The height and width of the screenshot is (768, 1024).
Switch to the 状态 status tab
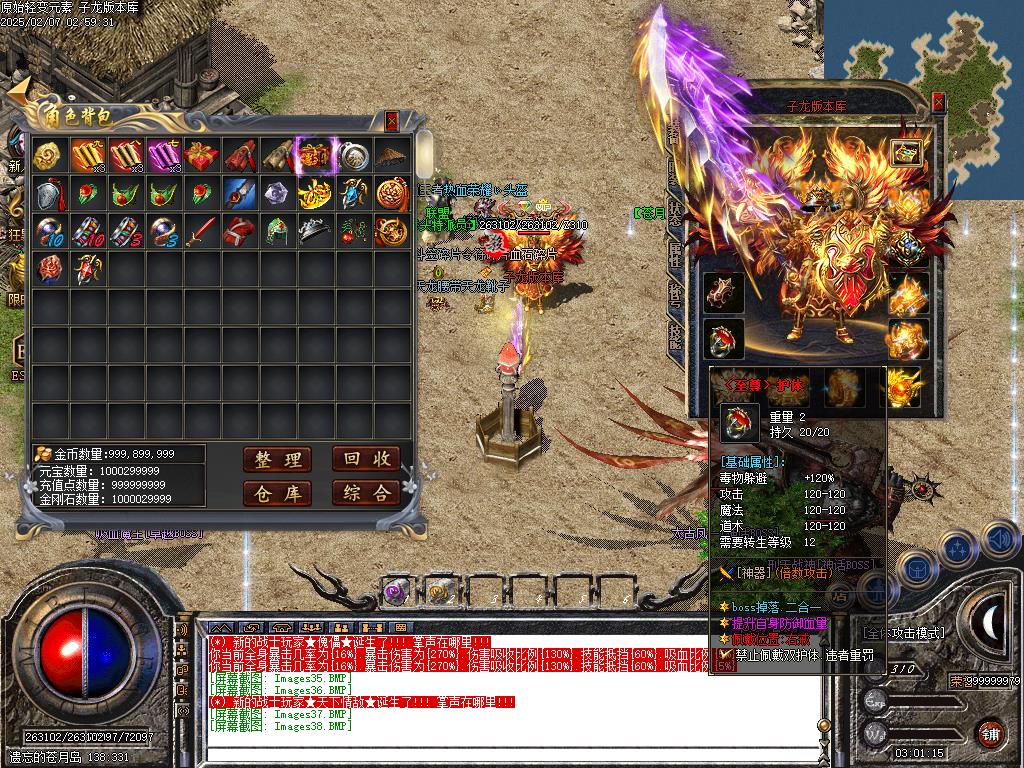[675, 210]
